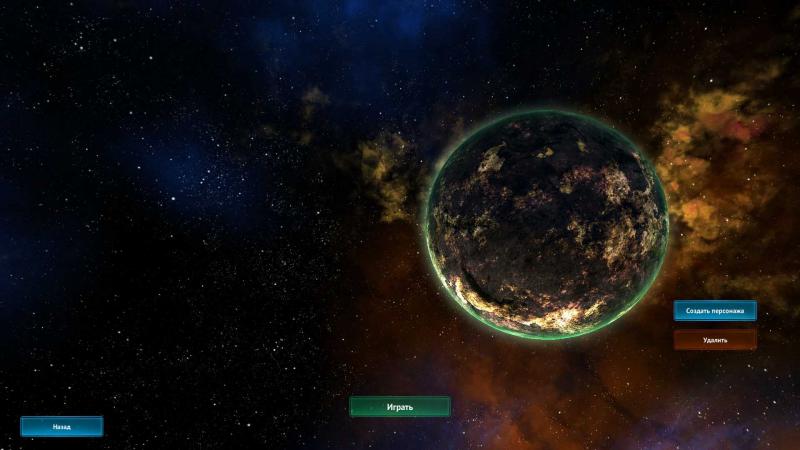Choose the orange Удалить button
The width and height of the screenshot is (800, 450).
coord(714,340)
